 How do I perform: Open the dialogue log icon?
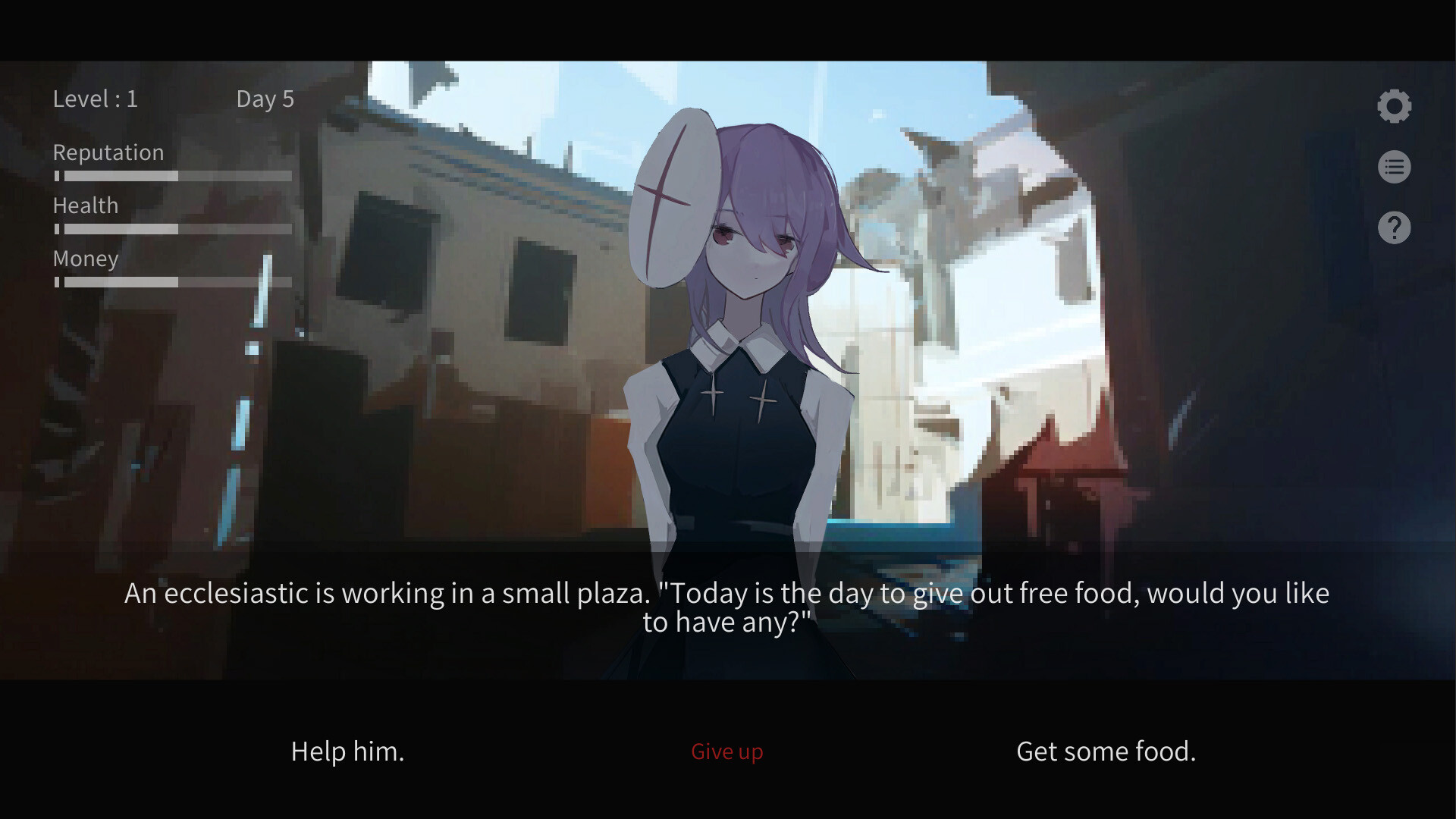[1393, 167]
